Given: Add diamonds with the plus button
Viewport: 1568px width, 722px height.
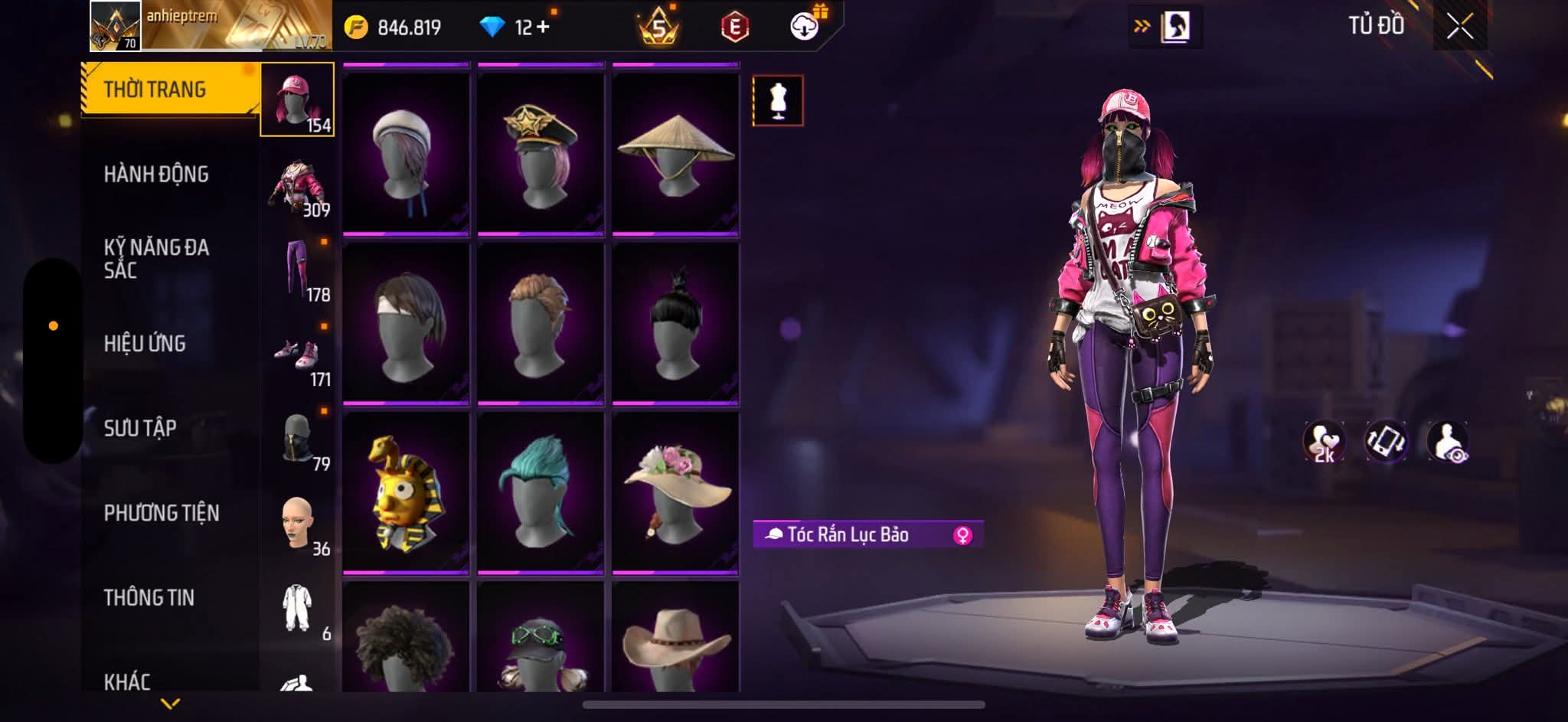Looking at the screenshot, I should click(543, 28).
